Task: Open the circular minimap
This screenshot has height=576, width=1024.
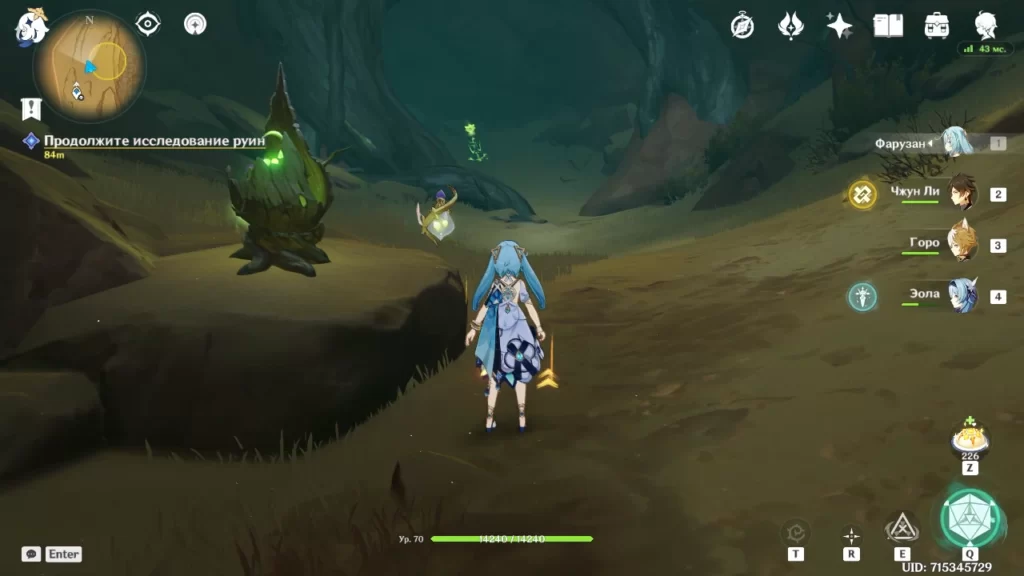Action: 90,66
